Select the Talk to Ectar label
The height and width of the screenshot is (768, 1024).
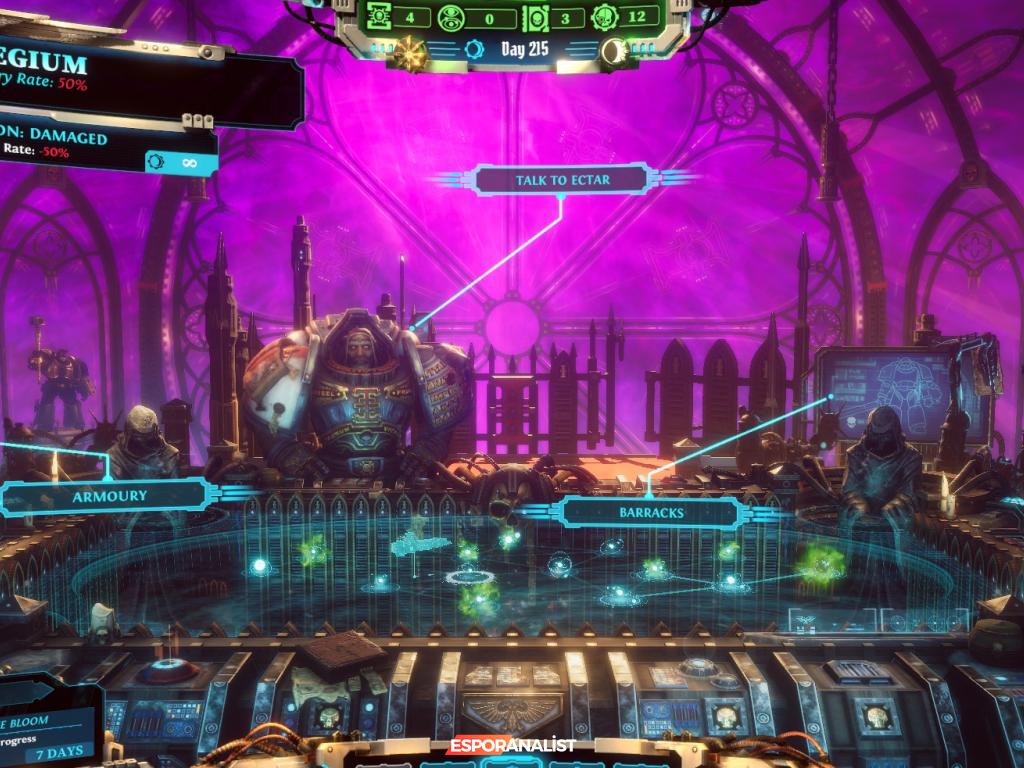(x=563, y=181)
